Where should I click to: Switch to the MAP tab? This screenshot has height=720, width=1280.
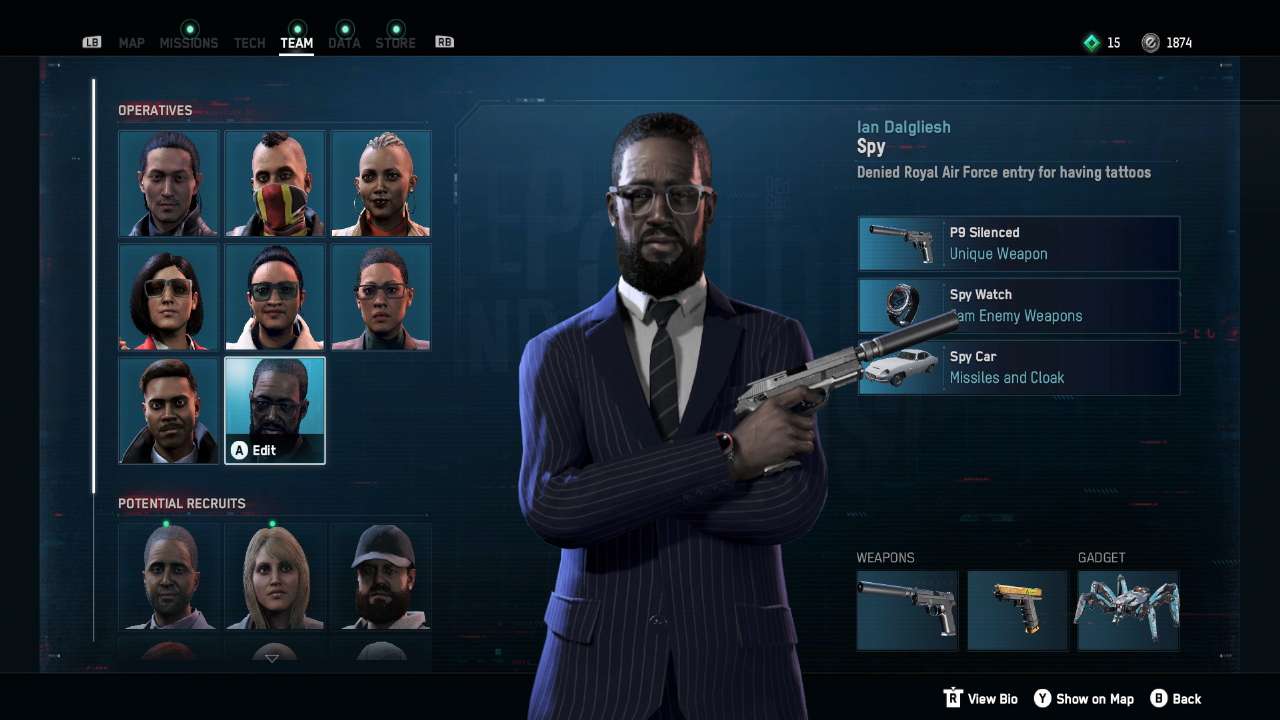(131, 43)
